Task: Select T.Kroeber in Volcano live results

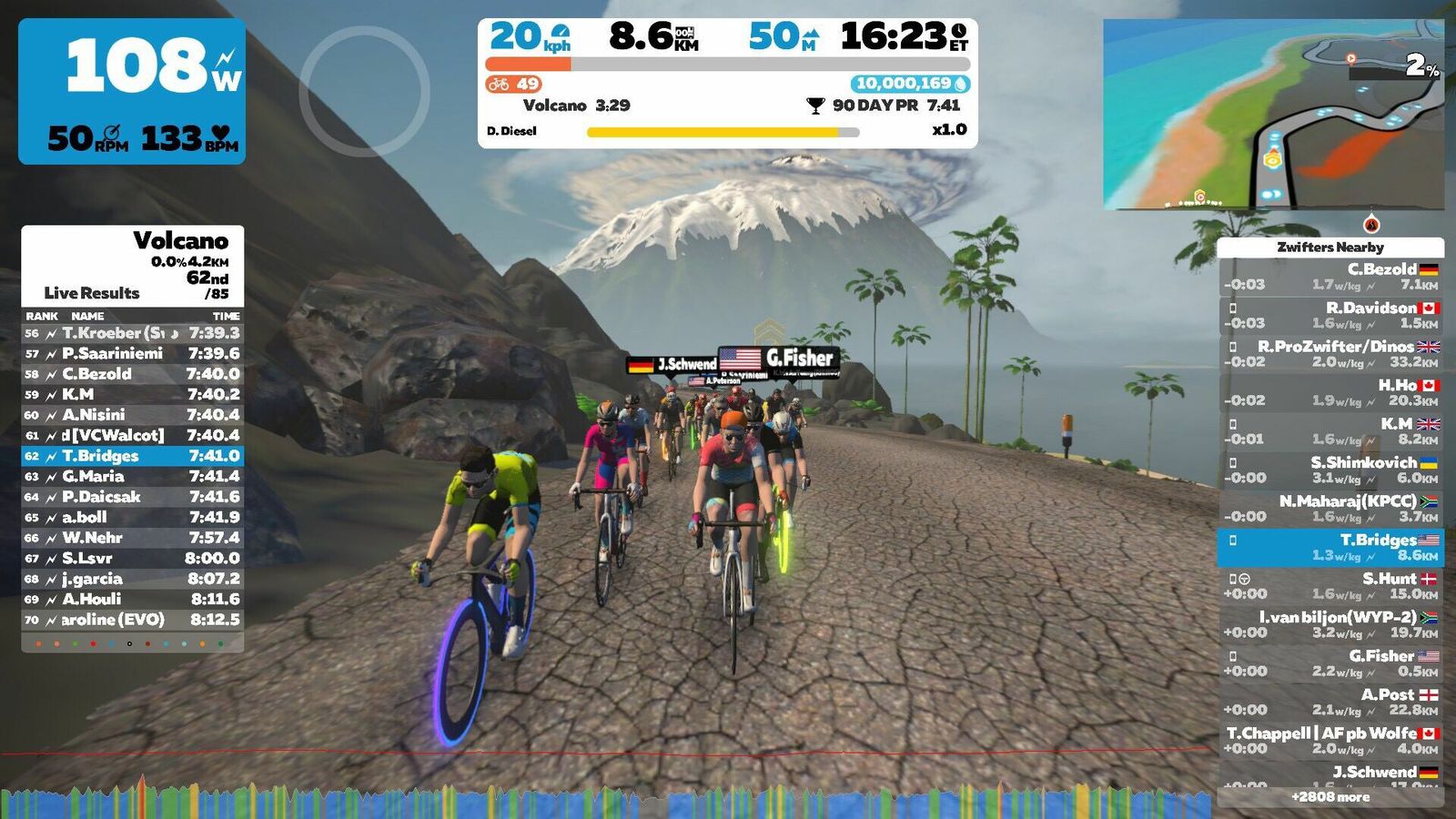Action: pyautogui.click(x=132, y=333)
